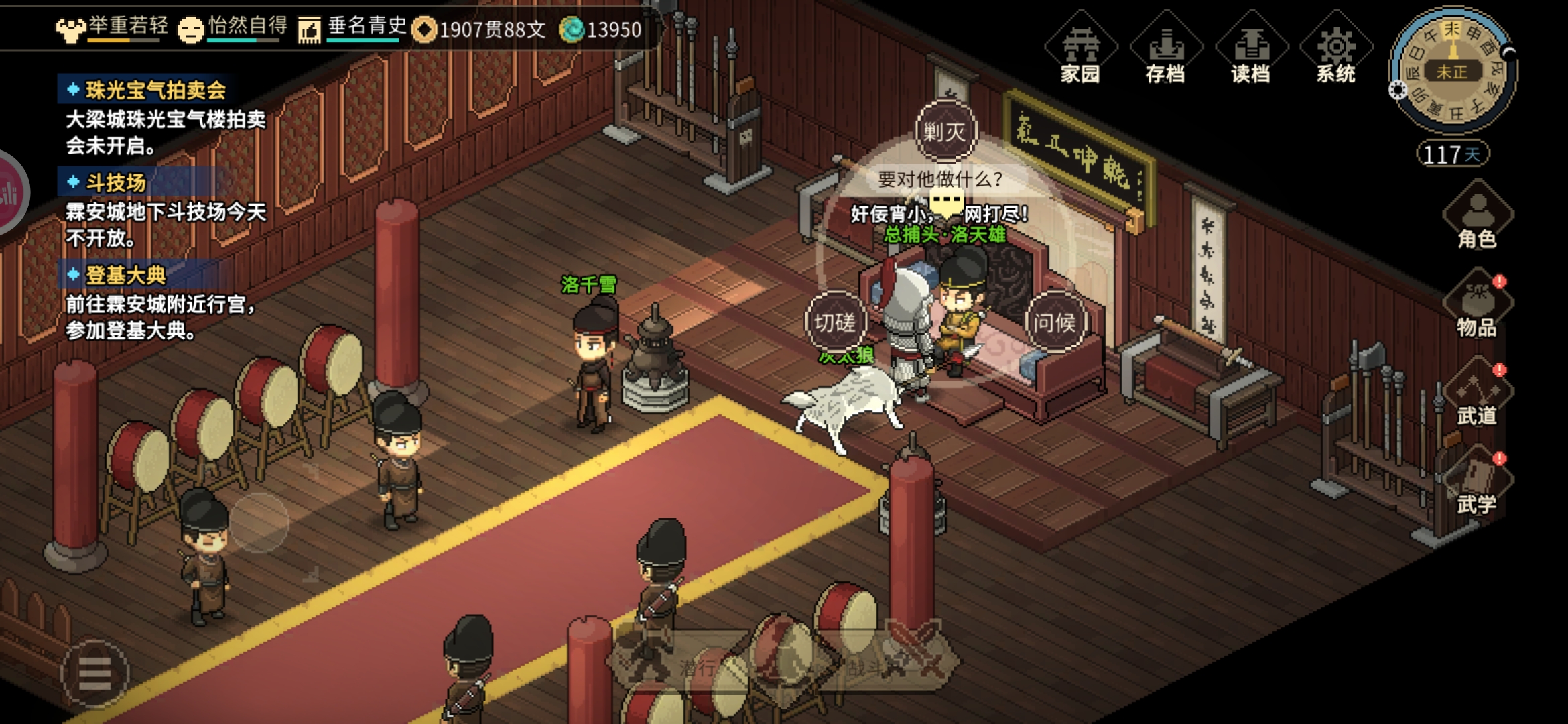Open the 家园 homestead menu
This screenshot has width=1568, height=724.
(x=1080, y=50)
